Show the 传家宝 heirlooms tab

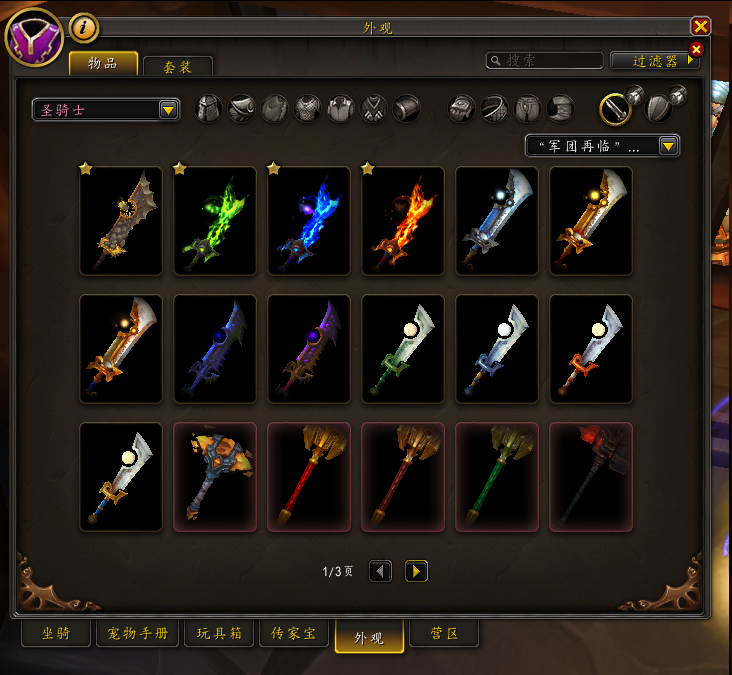[x=294, y=634]
